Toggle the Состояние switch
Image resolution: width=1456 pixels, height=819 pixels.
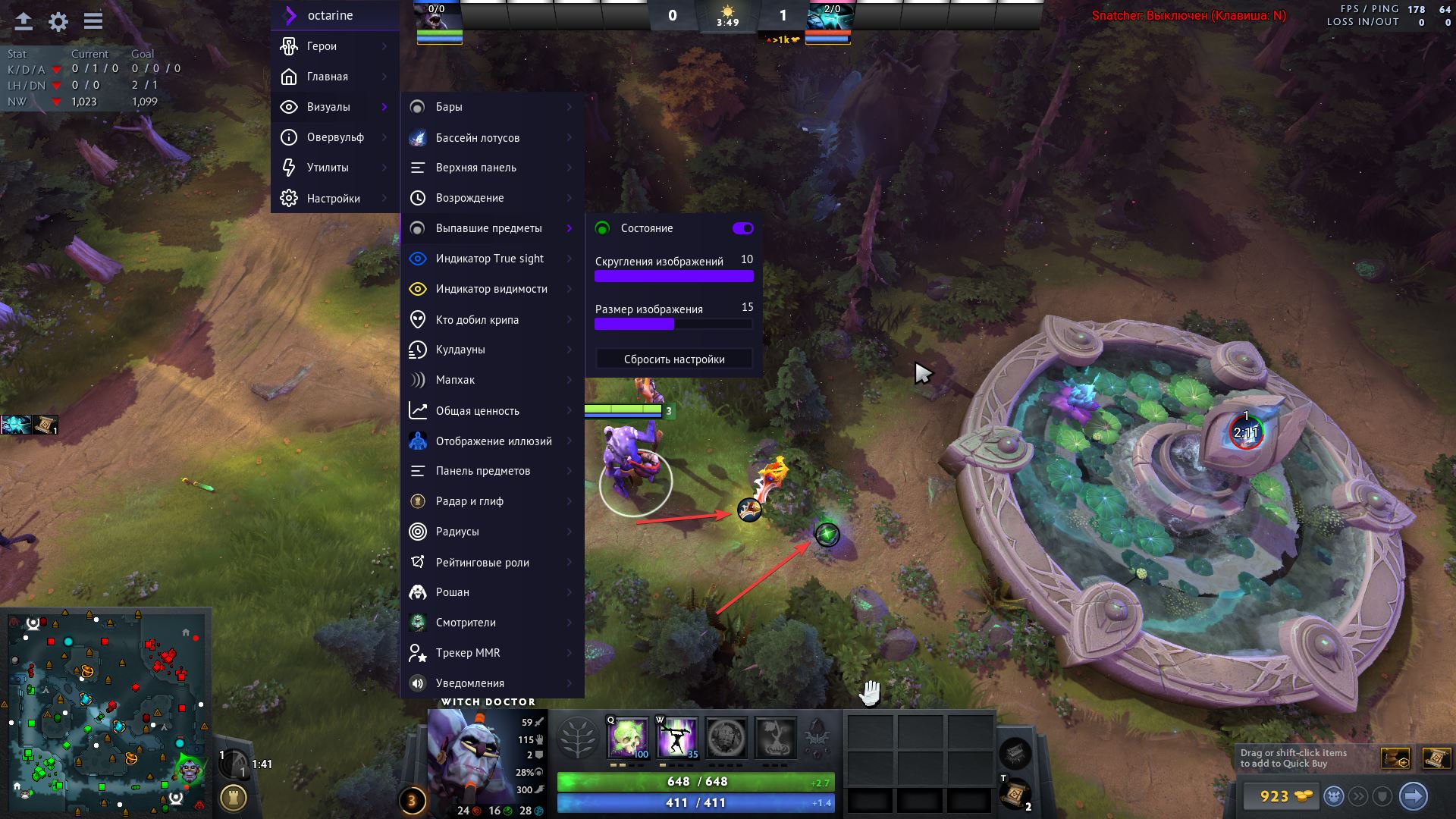click(742, 228)
